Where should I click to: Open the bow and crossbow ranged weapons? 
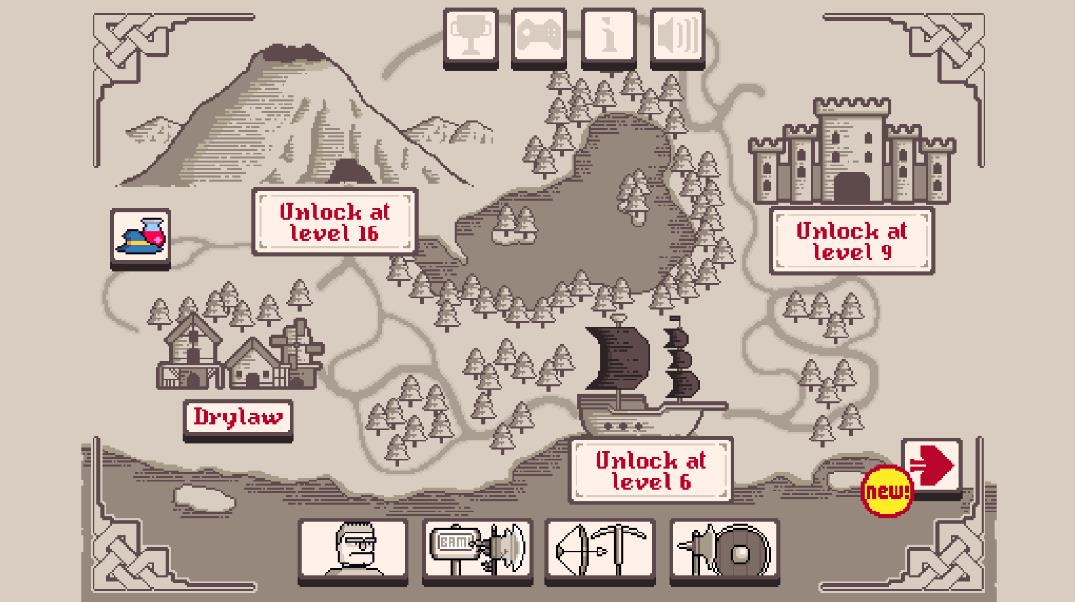(600, 548)
